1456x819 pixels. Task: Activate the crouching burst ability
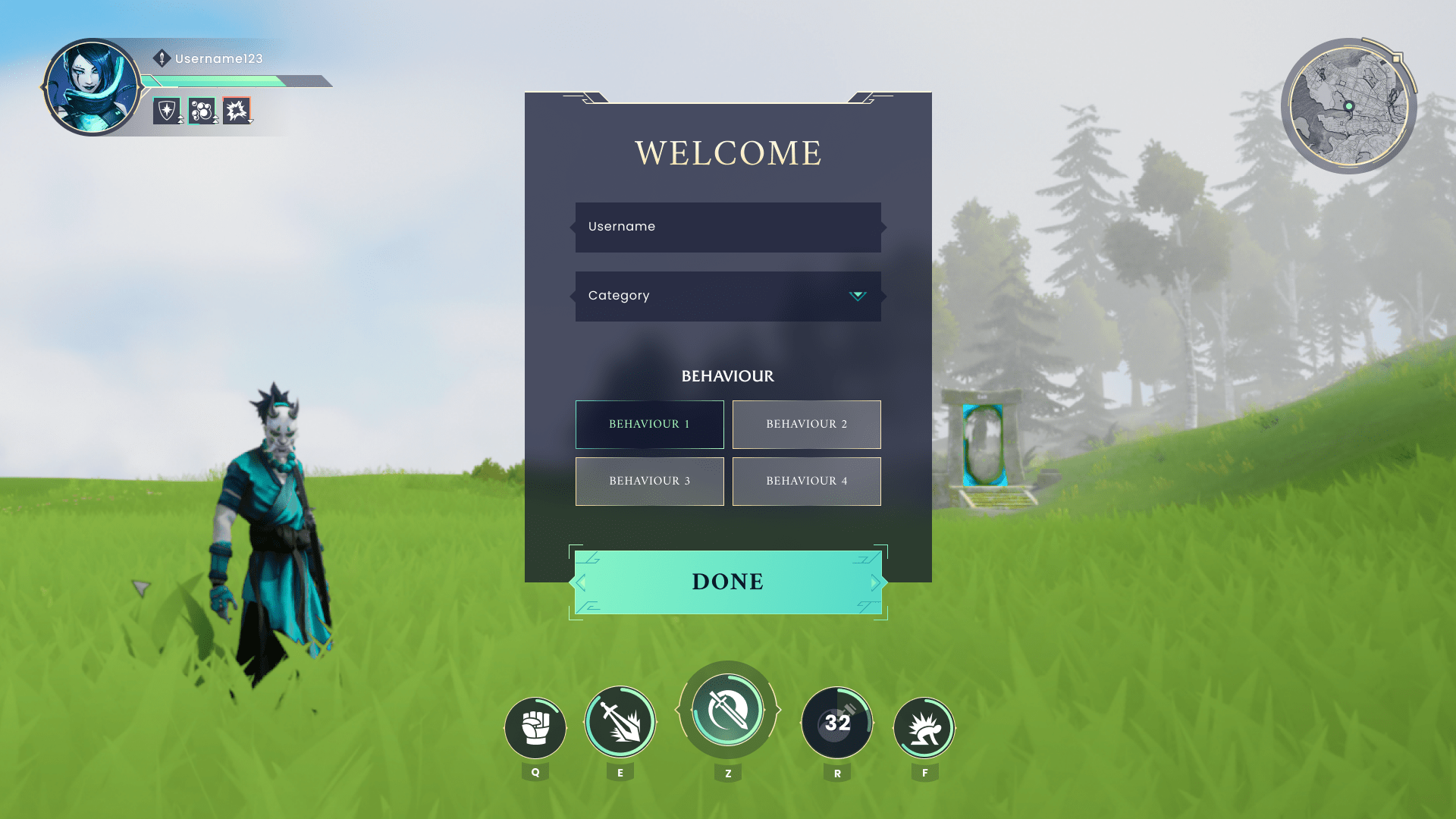pyautogui.click(x=924, y=728)
